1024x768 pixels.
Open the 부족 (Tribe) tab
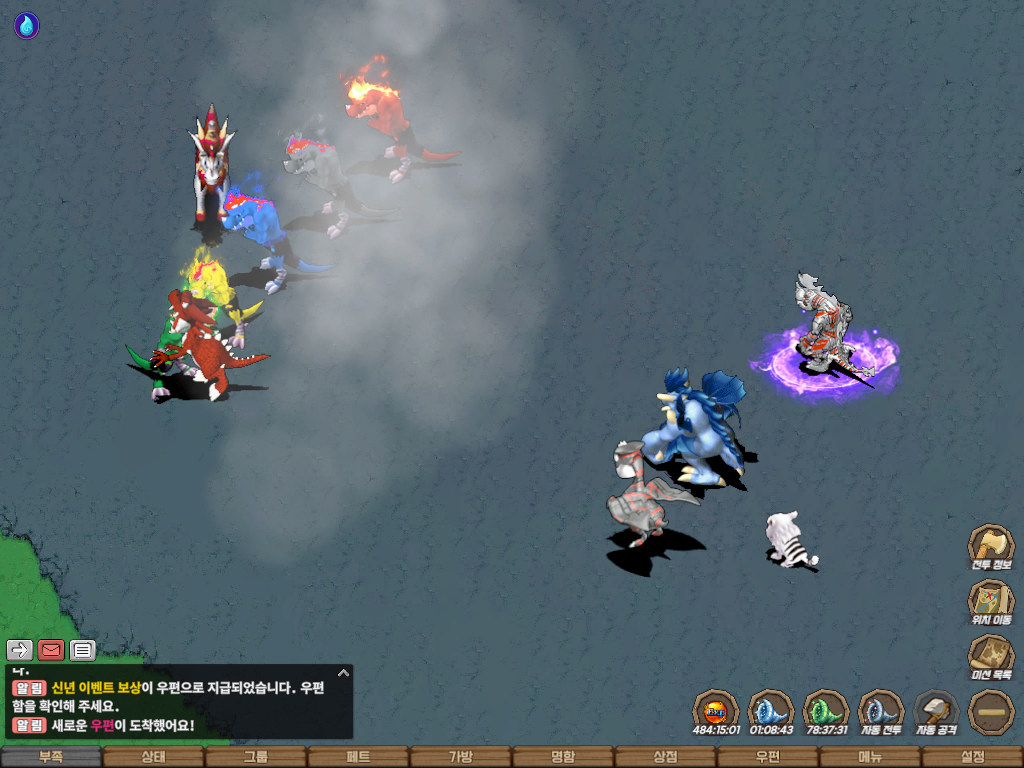tap(51, 757)
